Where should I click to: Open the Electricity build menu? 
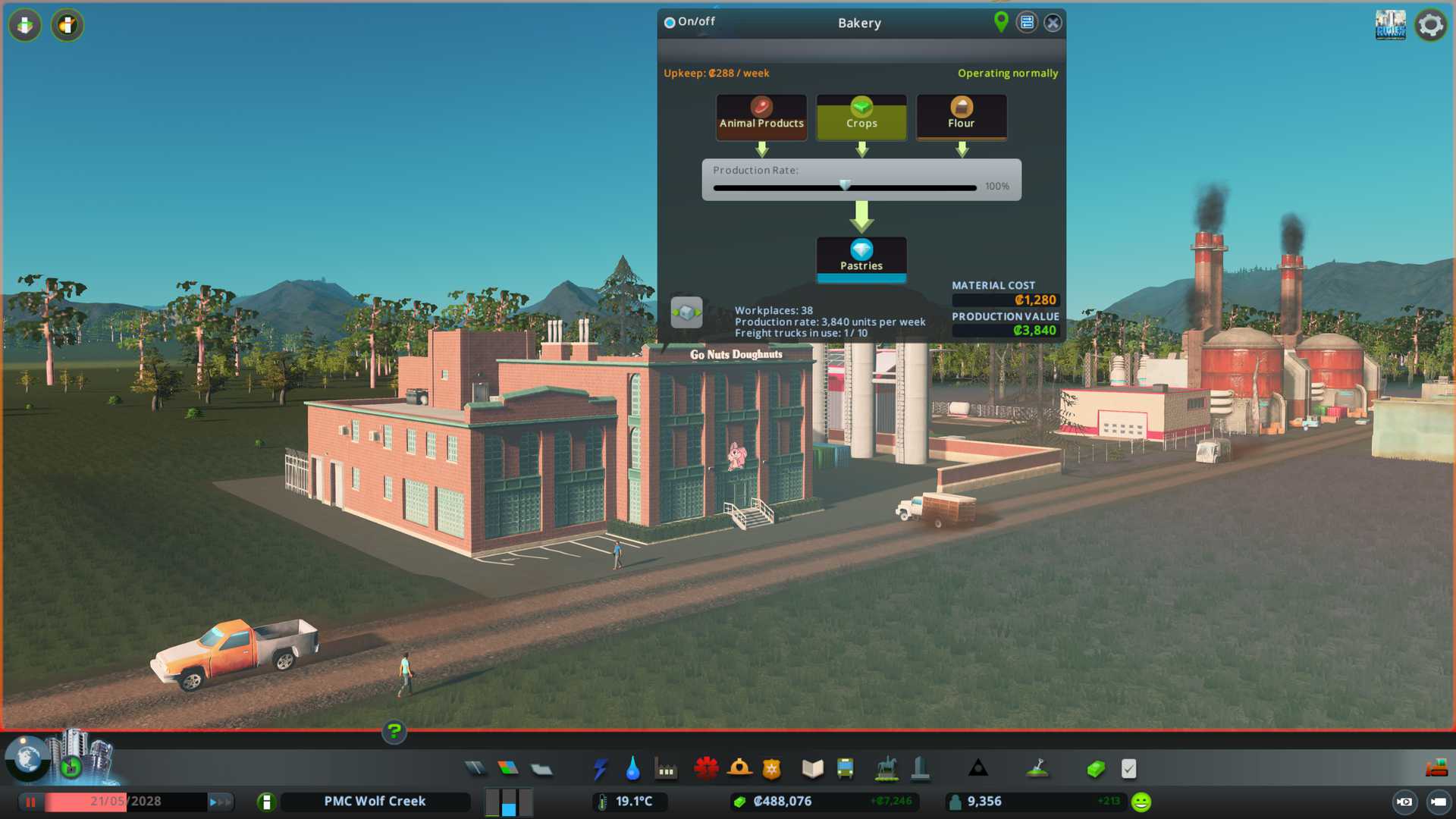click(600, 769)
